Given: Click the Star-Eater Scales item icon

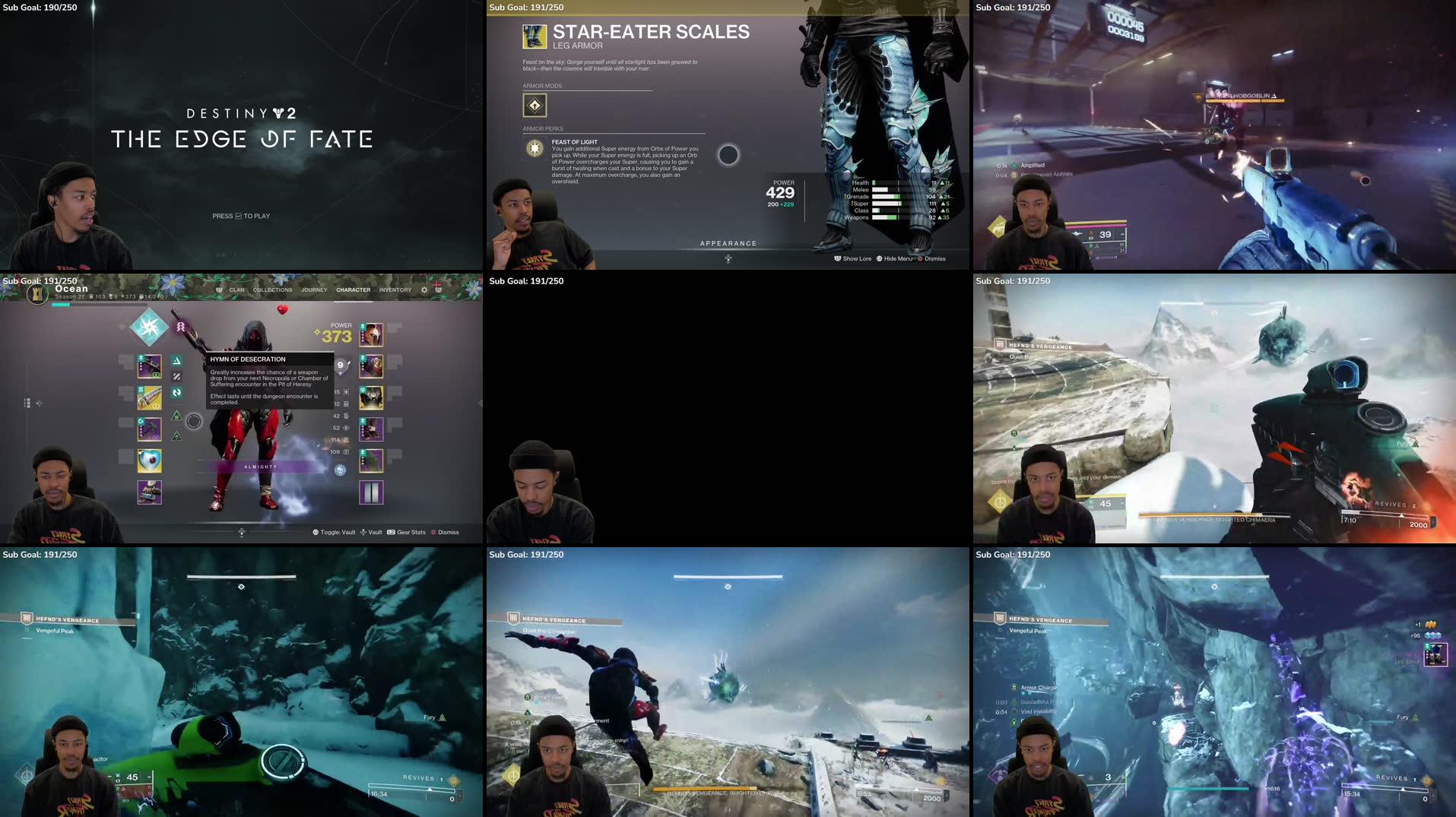Looking at the screenshot, I should pyautogui.click(x=535, y=36).
